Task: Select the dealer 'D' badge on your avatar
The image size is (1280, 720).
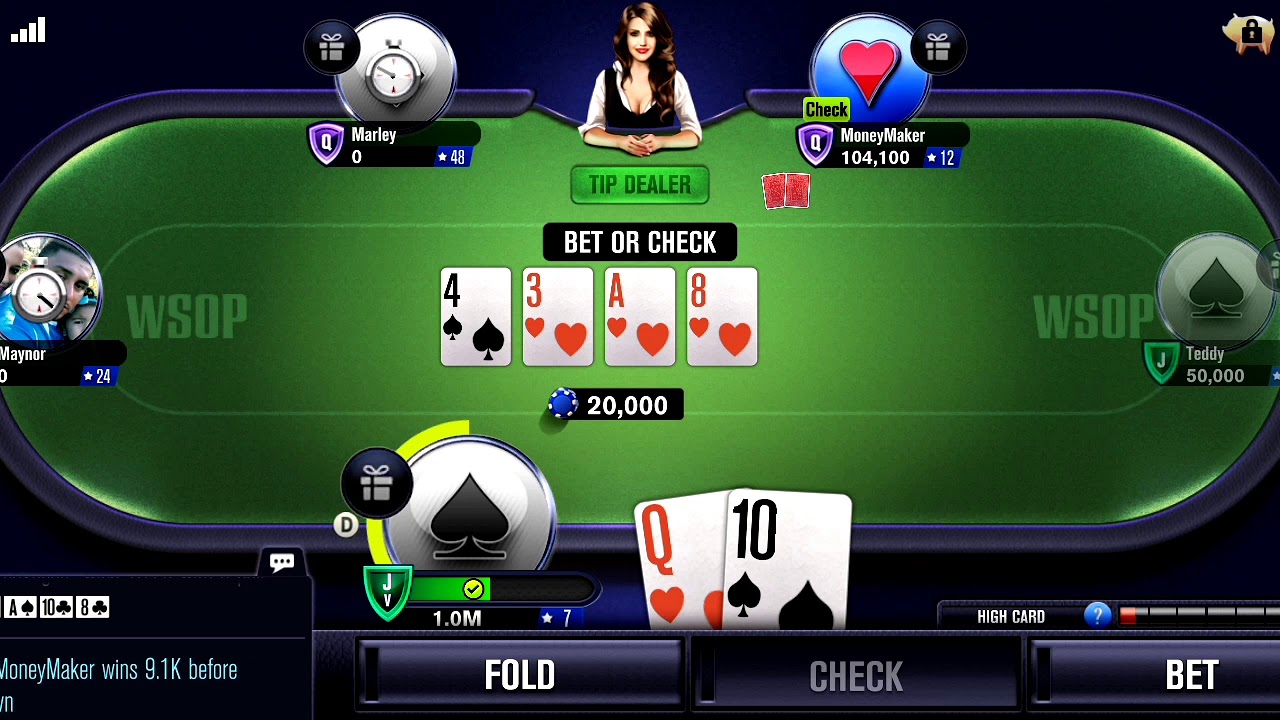Action: tap(346, 525)
